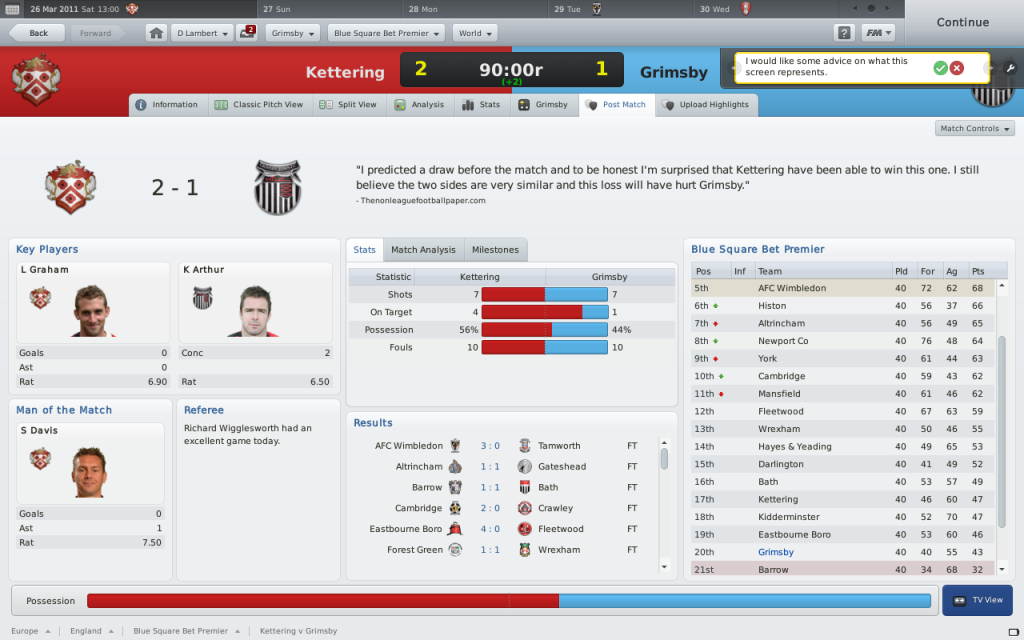View the Milestones sub-tab
The width and height of the screenshot is (1024, 640).
tap(495, 250)
